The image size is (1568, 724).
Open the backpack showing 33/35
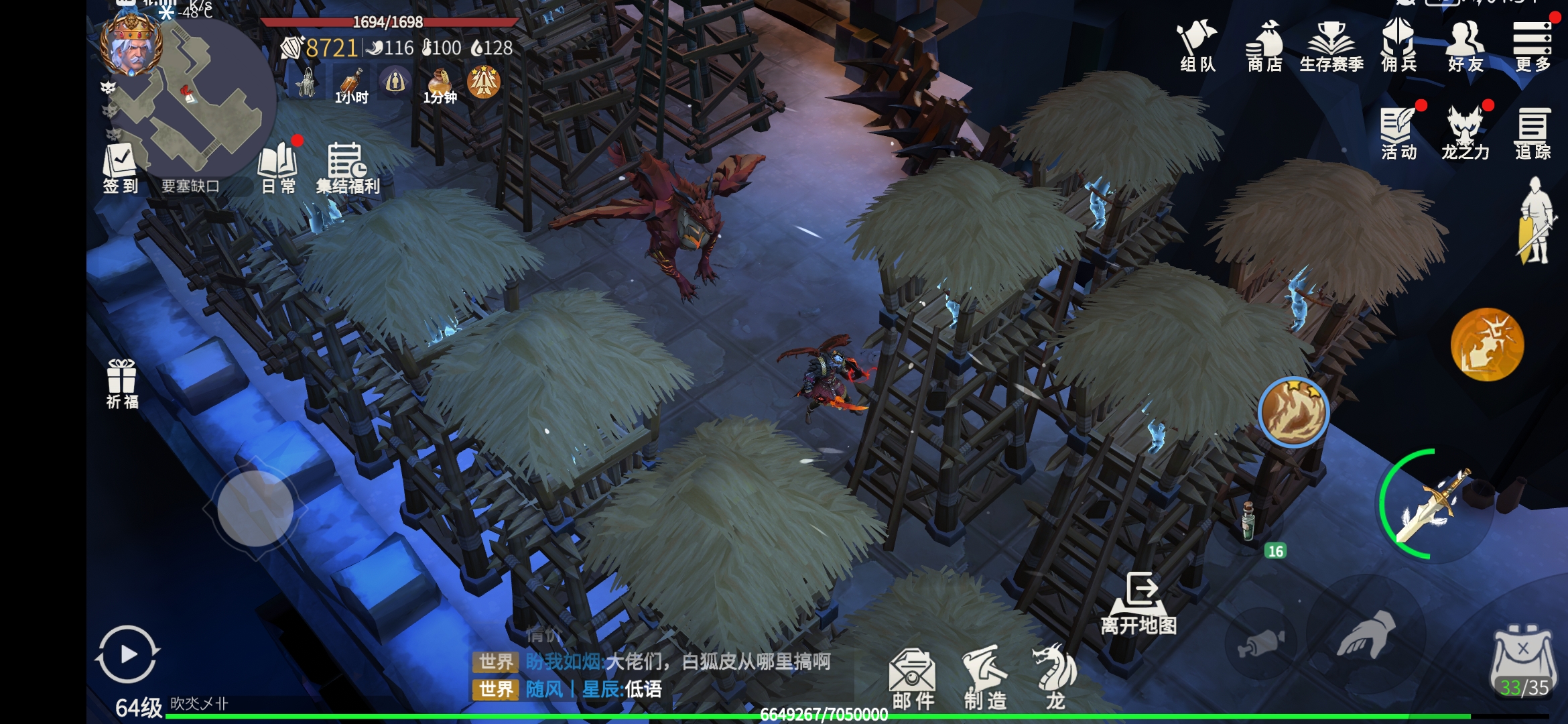(1523, 660)
